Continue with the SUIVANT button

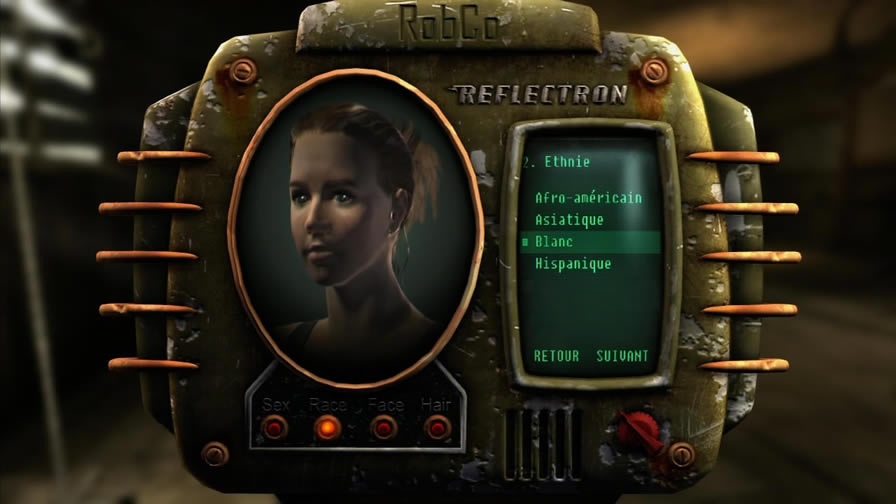click(x=622, y=356)
